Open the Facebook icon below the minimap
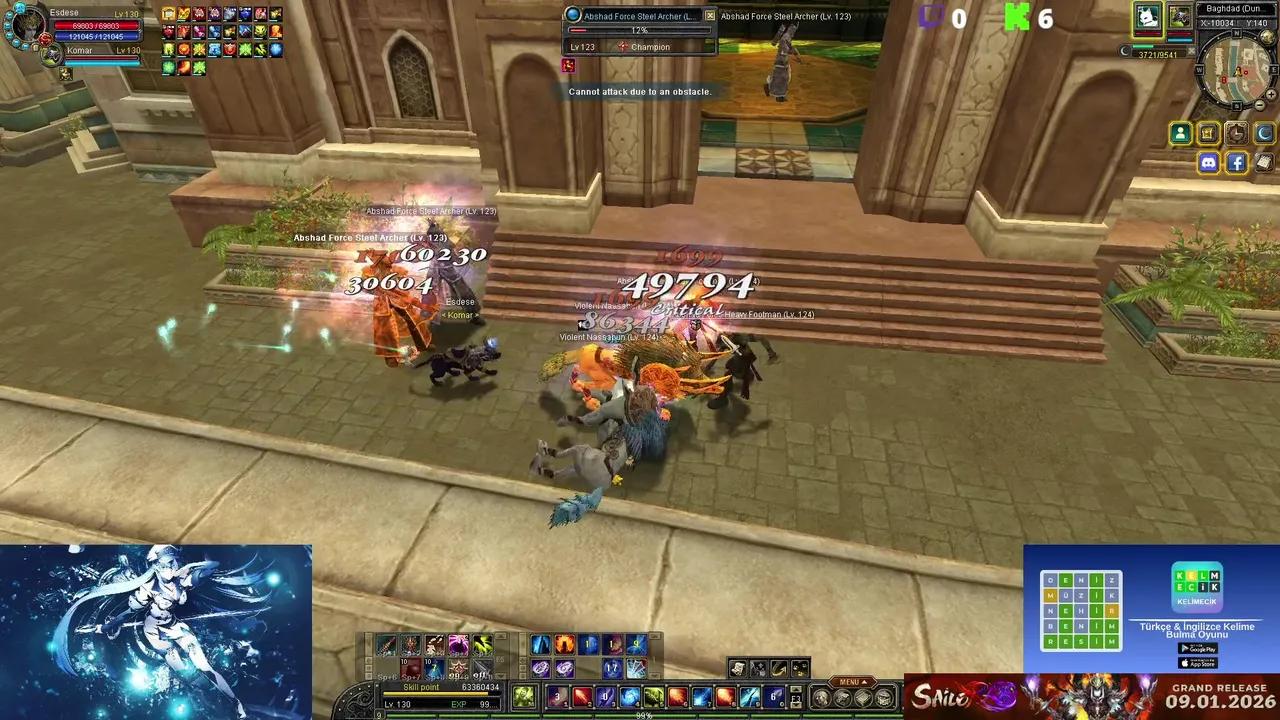Viewport: 1280px width, 720px height. 1237,162
